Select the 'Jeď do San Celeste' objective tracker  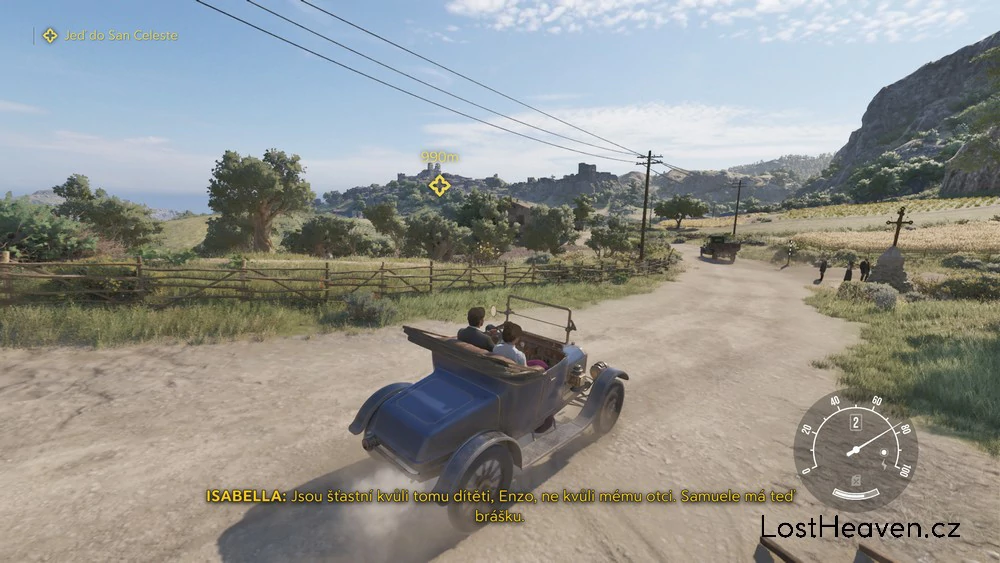[x=108, y=35]
